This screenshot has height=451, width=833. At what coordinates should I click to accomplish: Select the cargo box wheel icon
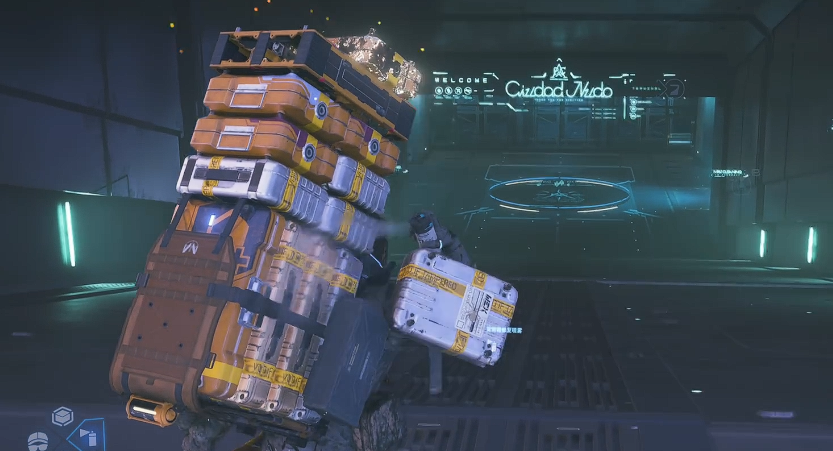63,416
